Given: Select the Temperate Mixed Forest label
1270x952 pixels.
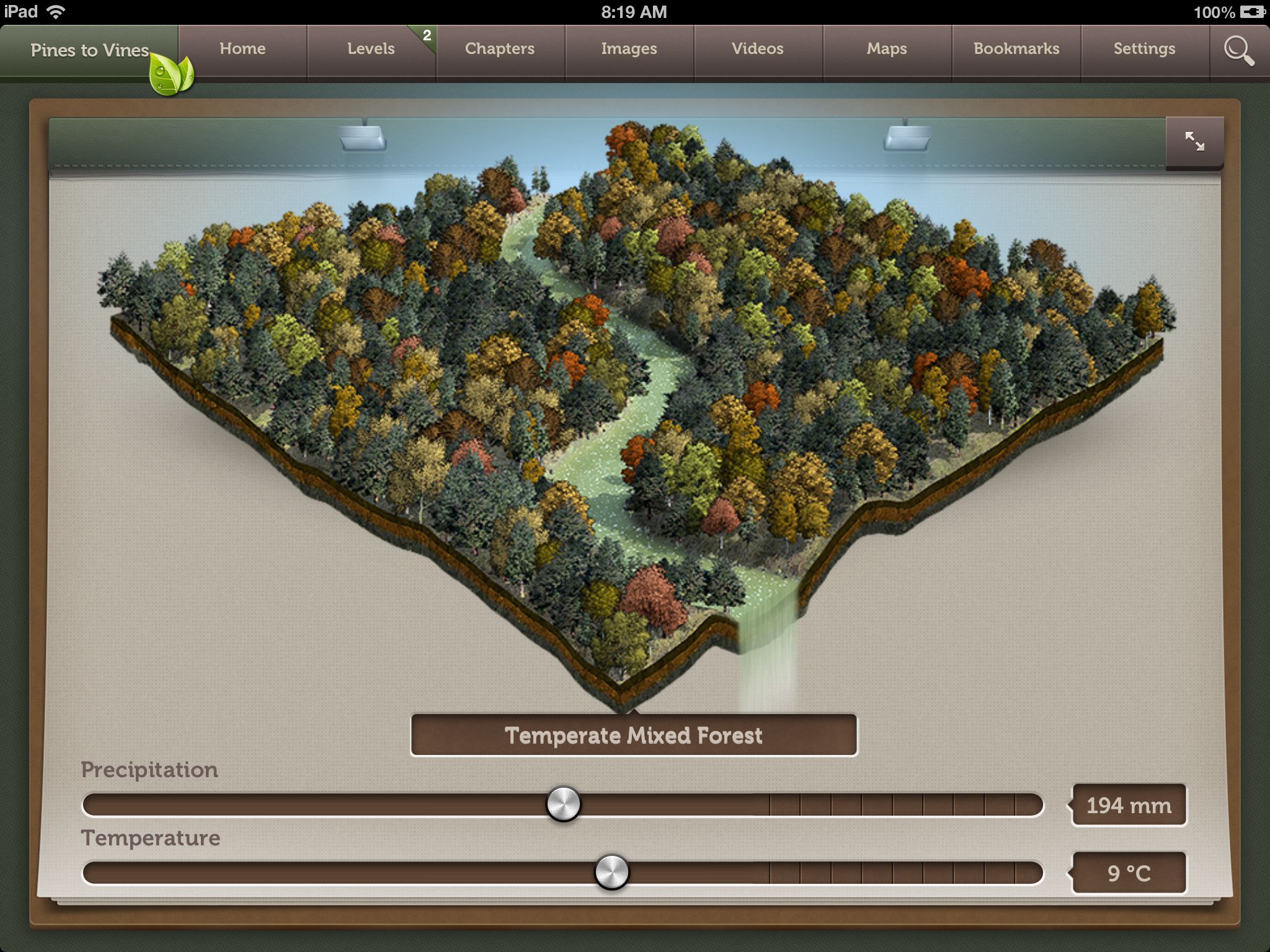Looking at the screenshot, I should point(634,736).
